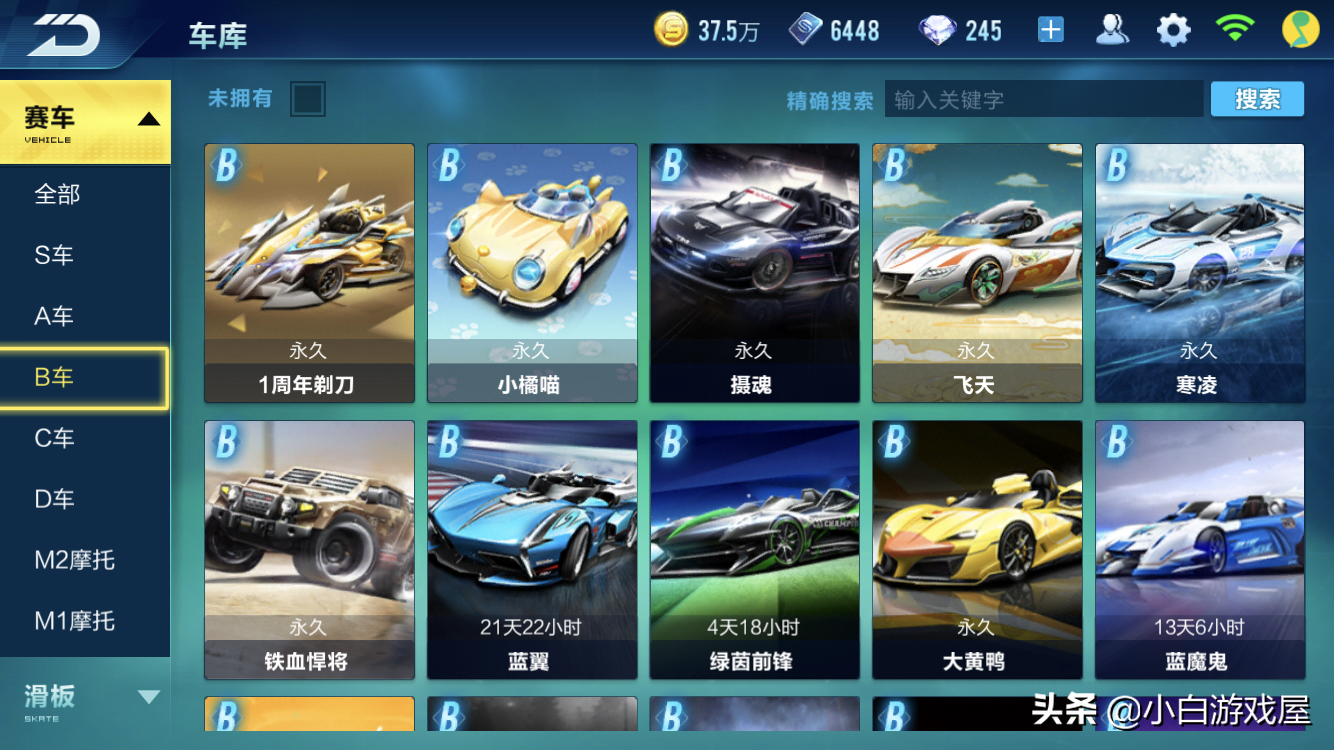Image resolution: width=1334 pixels, height=750 pixels.
Task: Select the 铁血悍将 car card
Action: 309,549
